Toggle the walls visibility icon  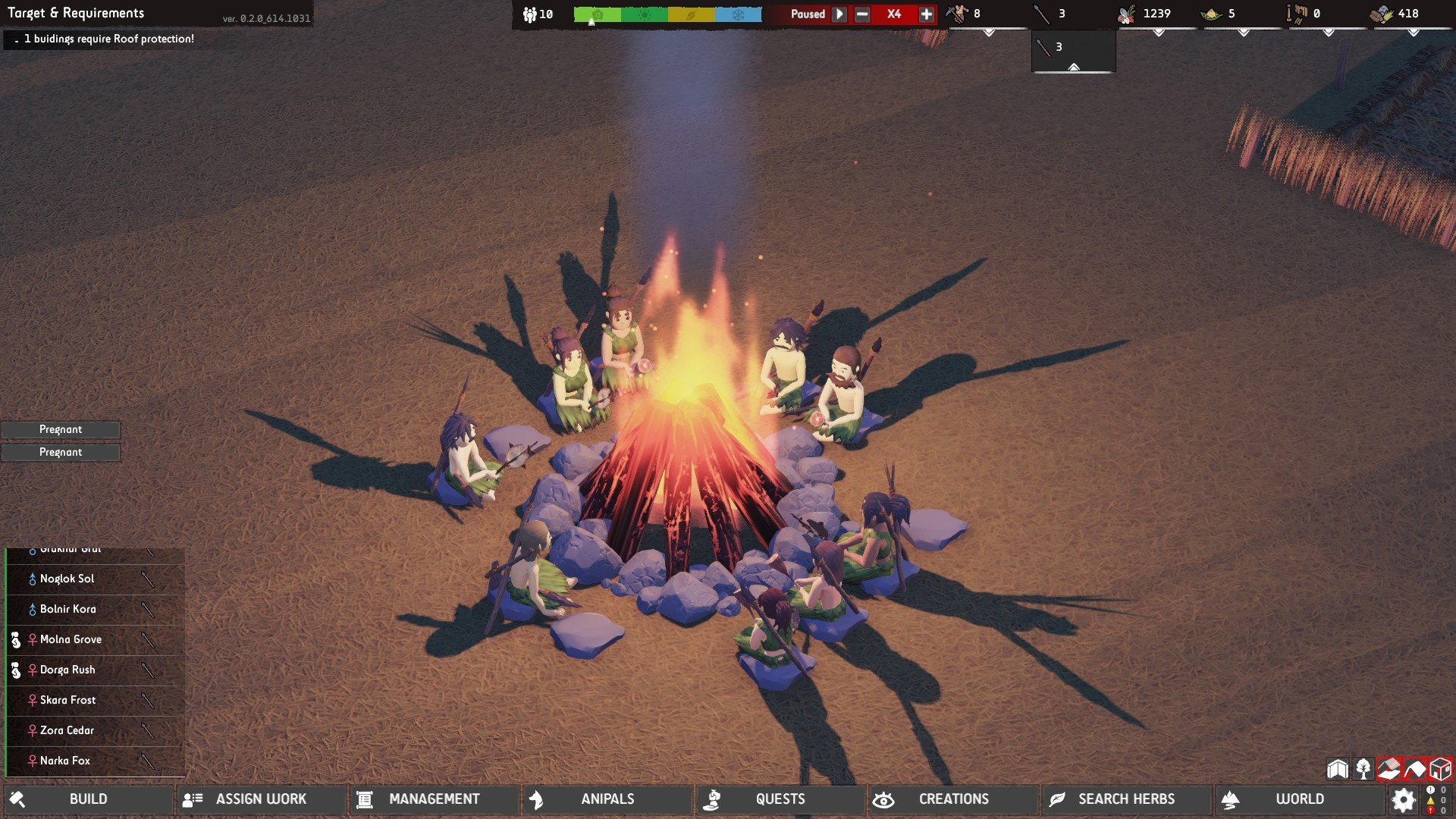coord(1338,769)
